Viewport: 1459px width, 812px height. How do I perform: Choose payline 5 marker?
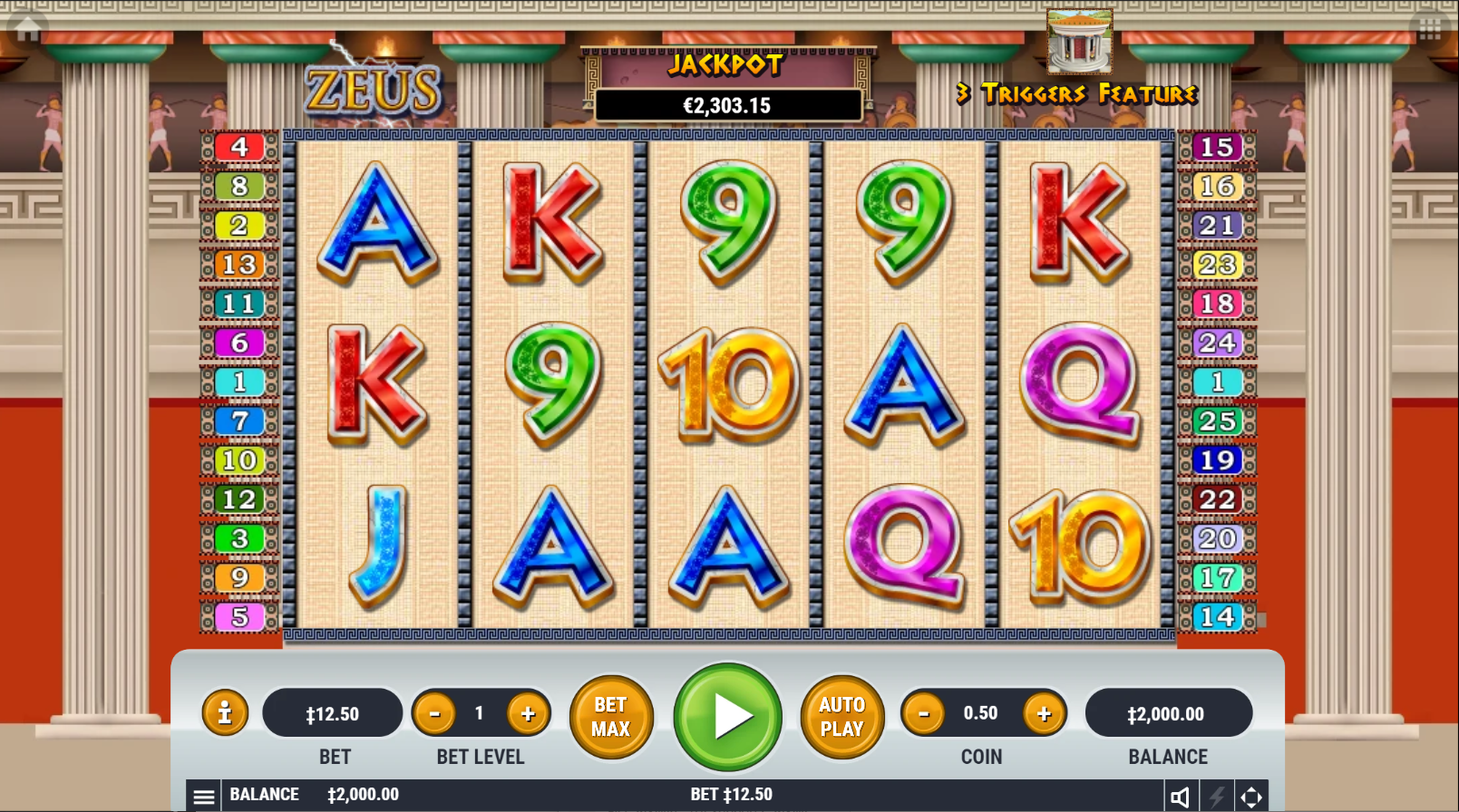tap(239, 617)
